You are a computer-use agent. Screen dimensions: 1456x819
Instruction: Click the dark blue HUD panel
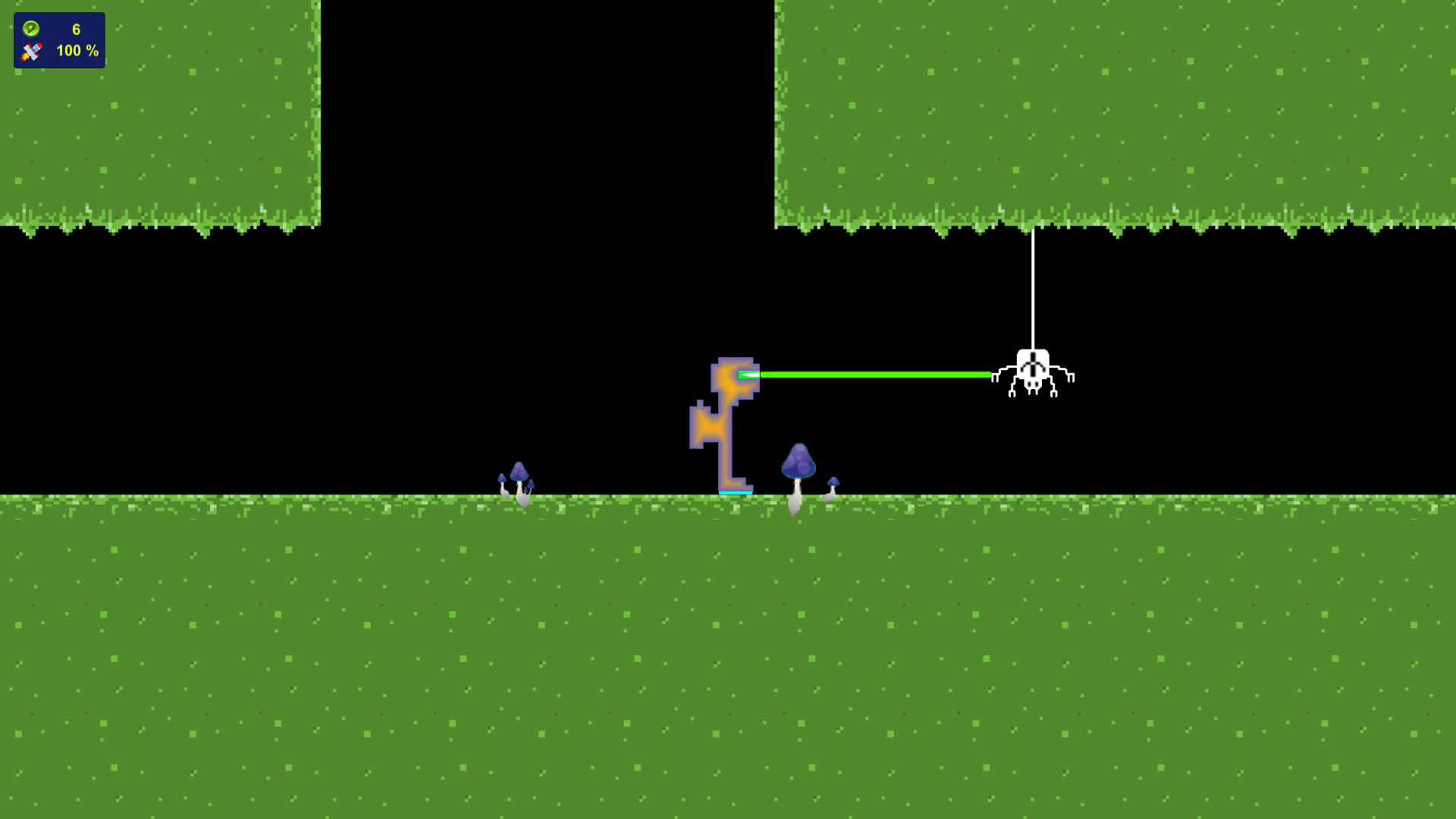pos(59,39)
